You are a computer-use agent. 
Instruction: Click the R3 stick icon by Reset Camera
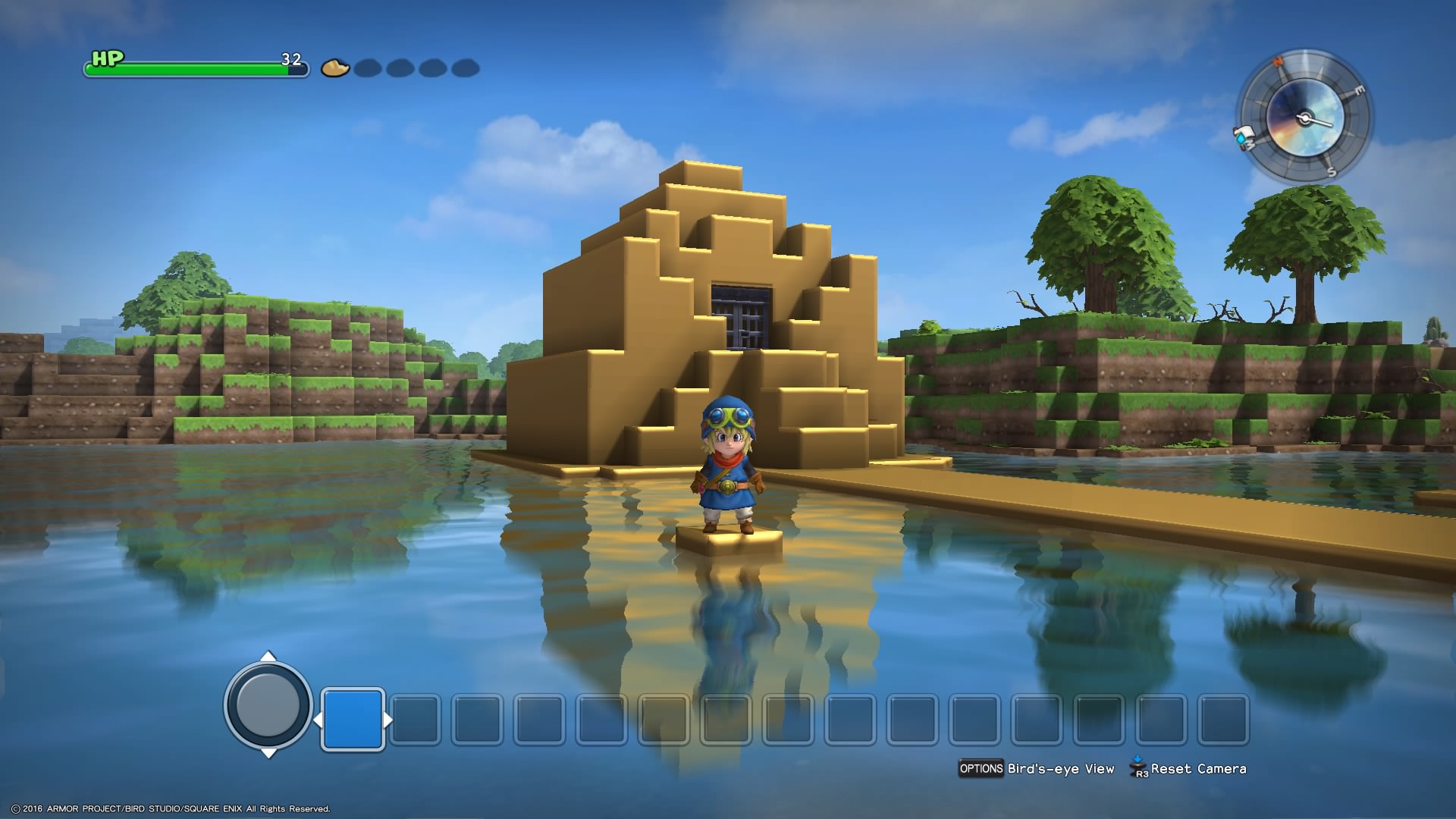pos(1137,768)
